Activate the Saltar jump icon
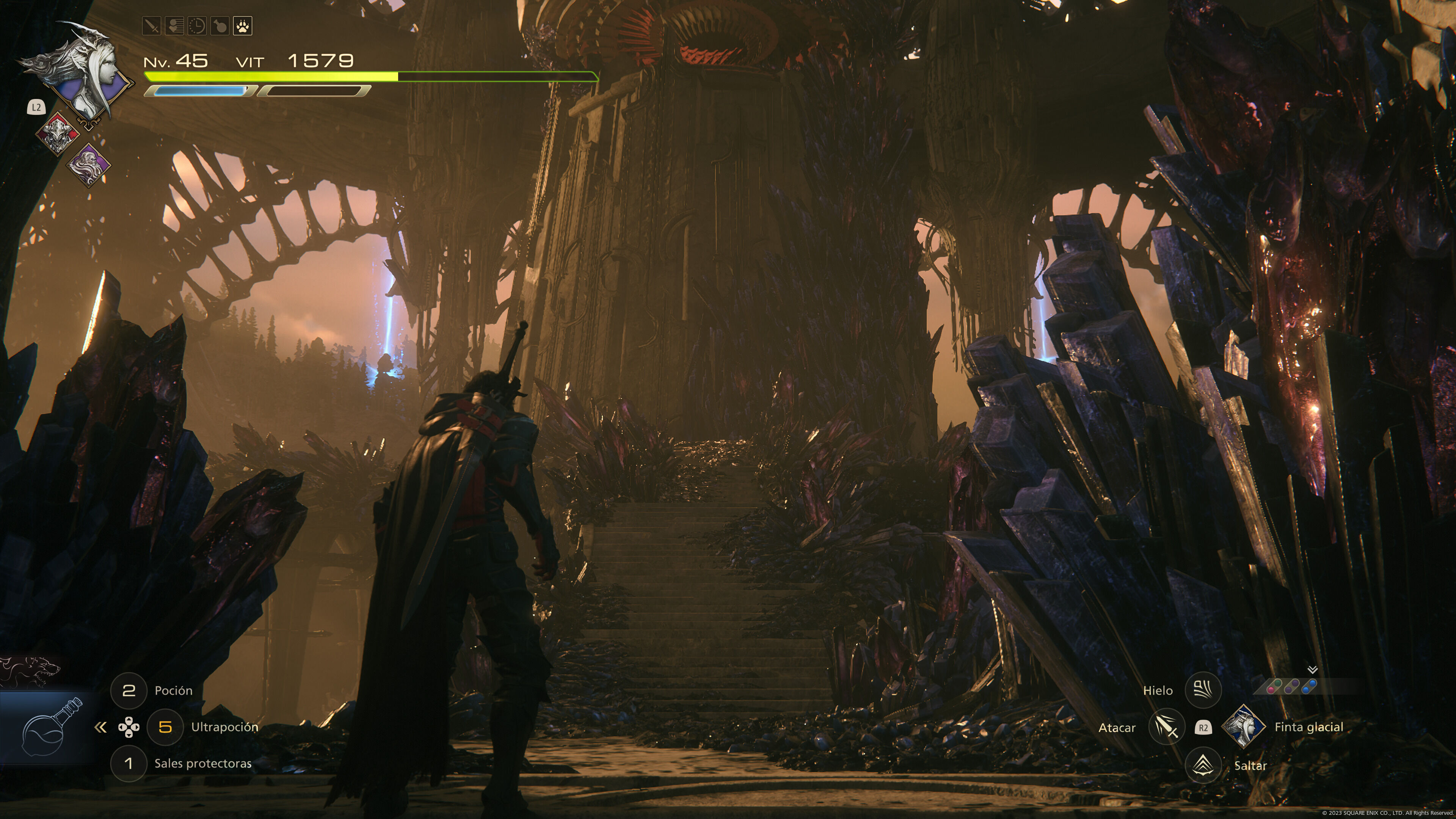Viewport: 1456px width, 819px height. pos(1203,765)
